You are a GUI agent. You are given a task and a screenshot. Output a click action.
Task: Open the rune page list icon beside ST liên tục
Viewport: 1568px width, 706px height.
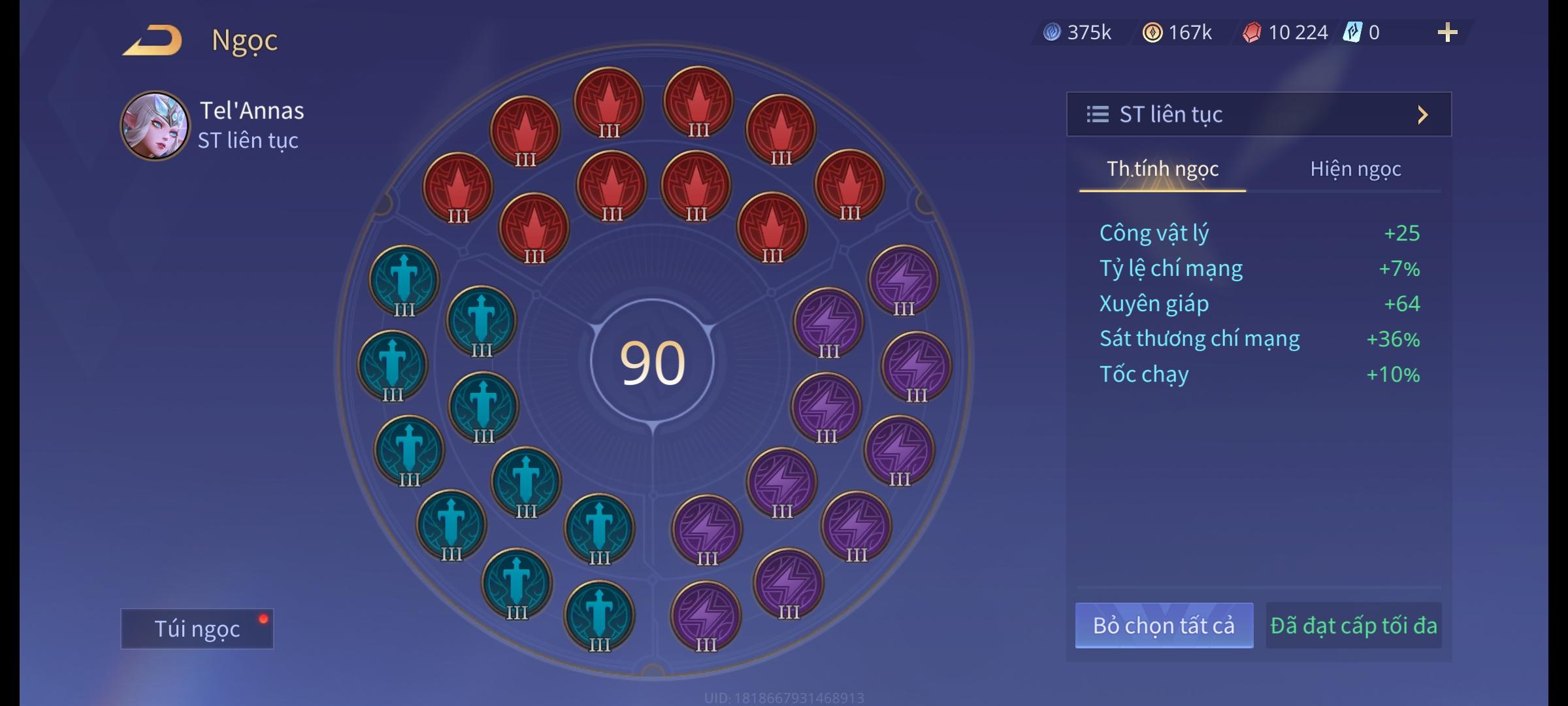click(1098, 114)
